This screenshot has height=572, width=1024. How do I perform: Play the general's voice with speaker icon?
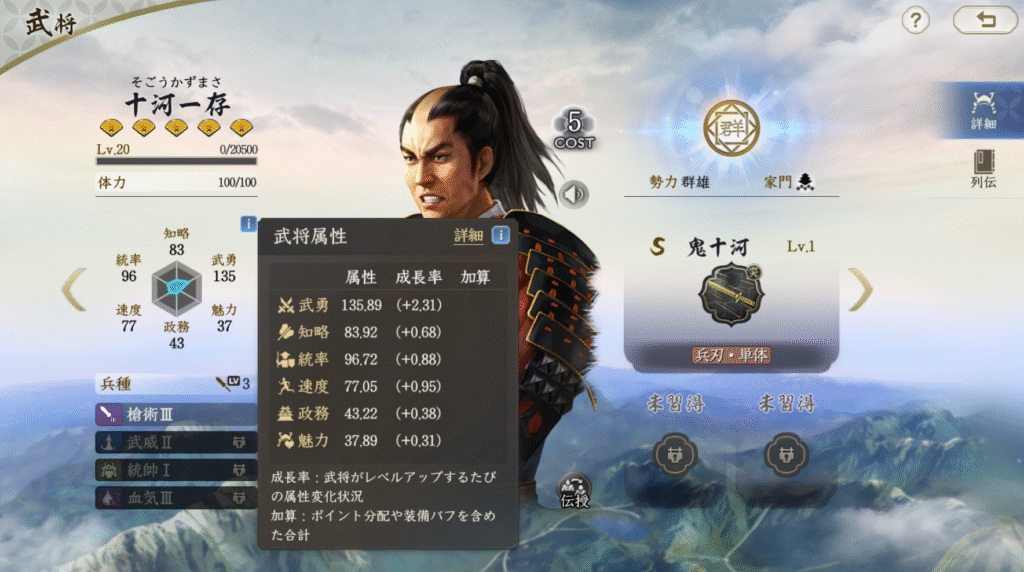(574, 194)
